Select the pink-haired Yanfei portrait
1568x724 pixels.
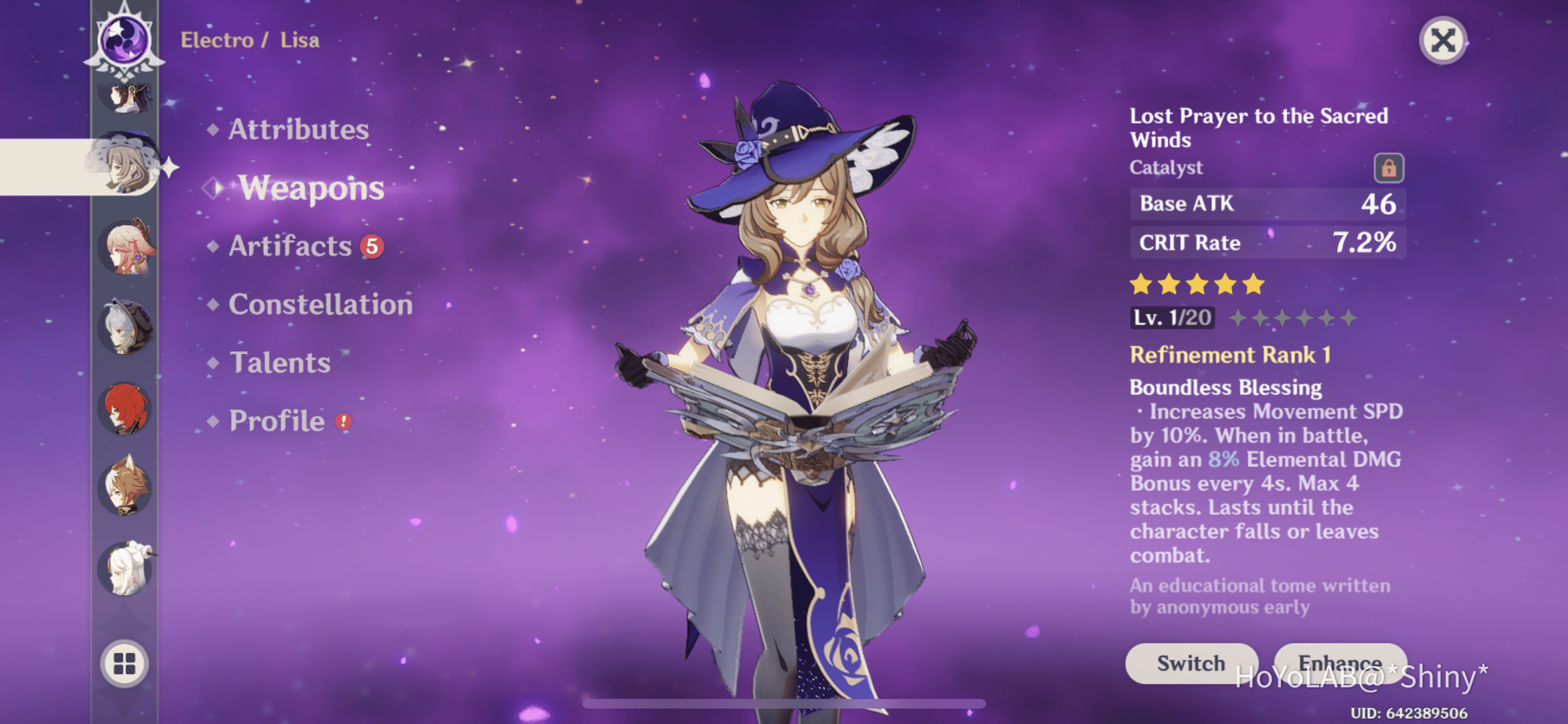pos(126,248)
